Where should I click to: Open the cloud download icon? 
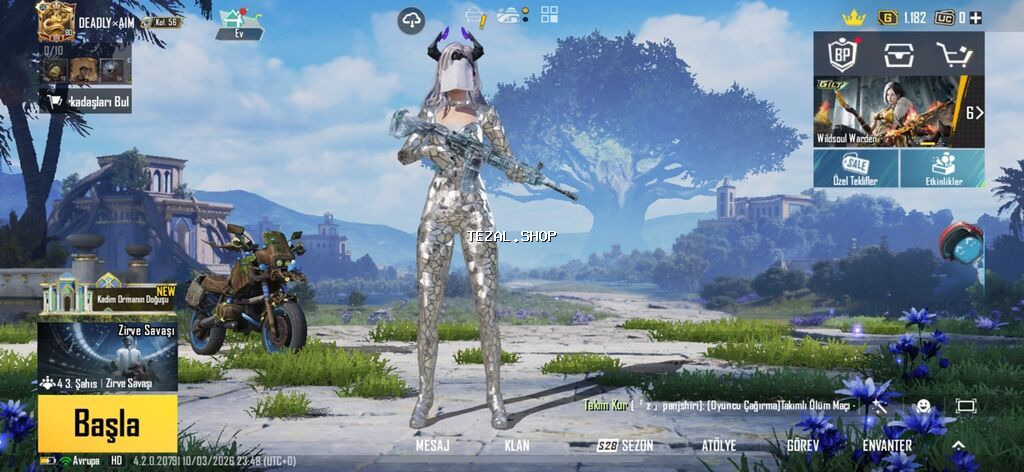[412, 19]
